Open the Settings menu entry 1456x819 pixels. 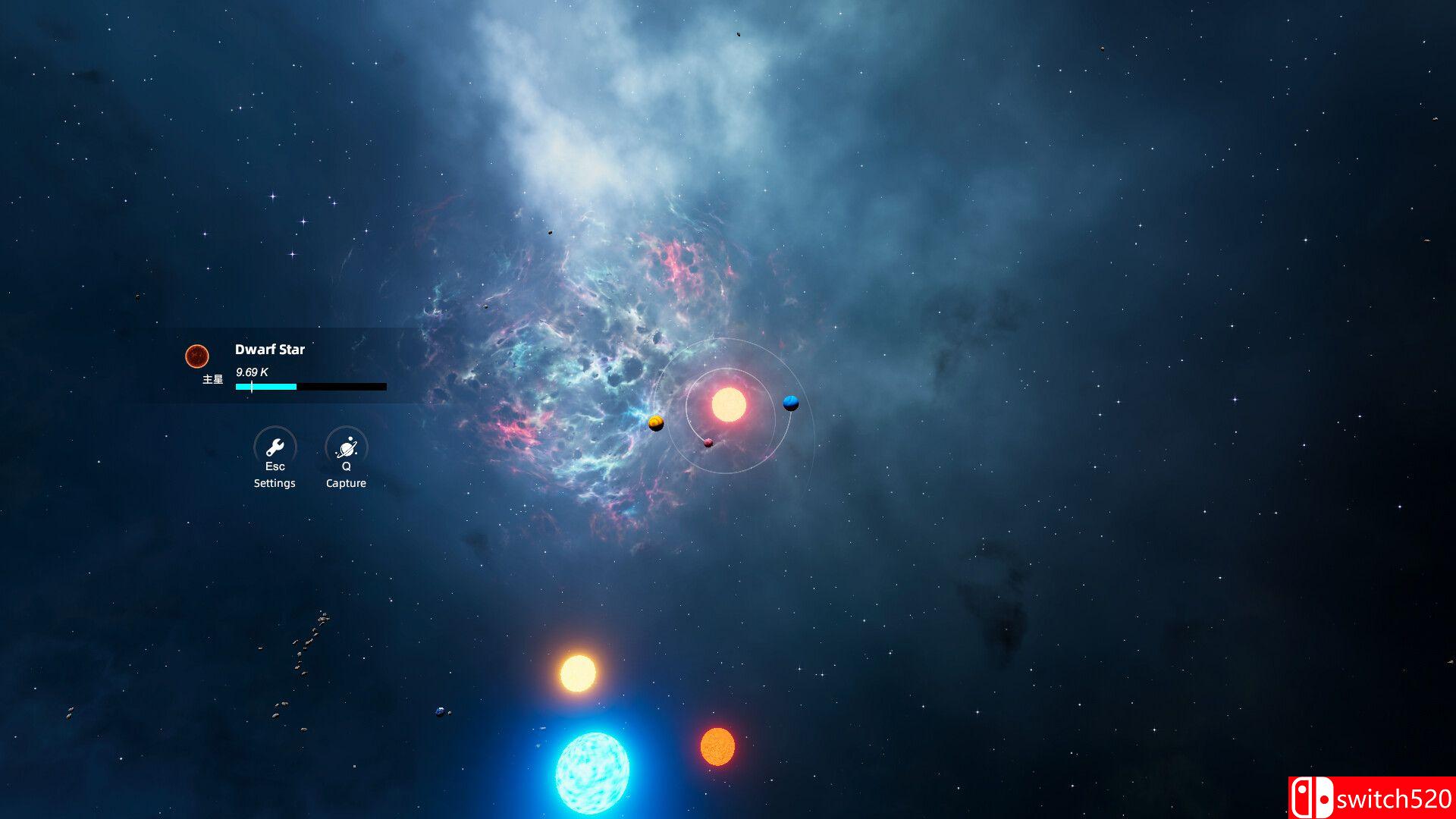[274, 483]
